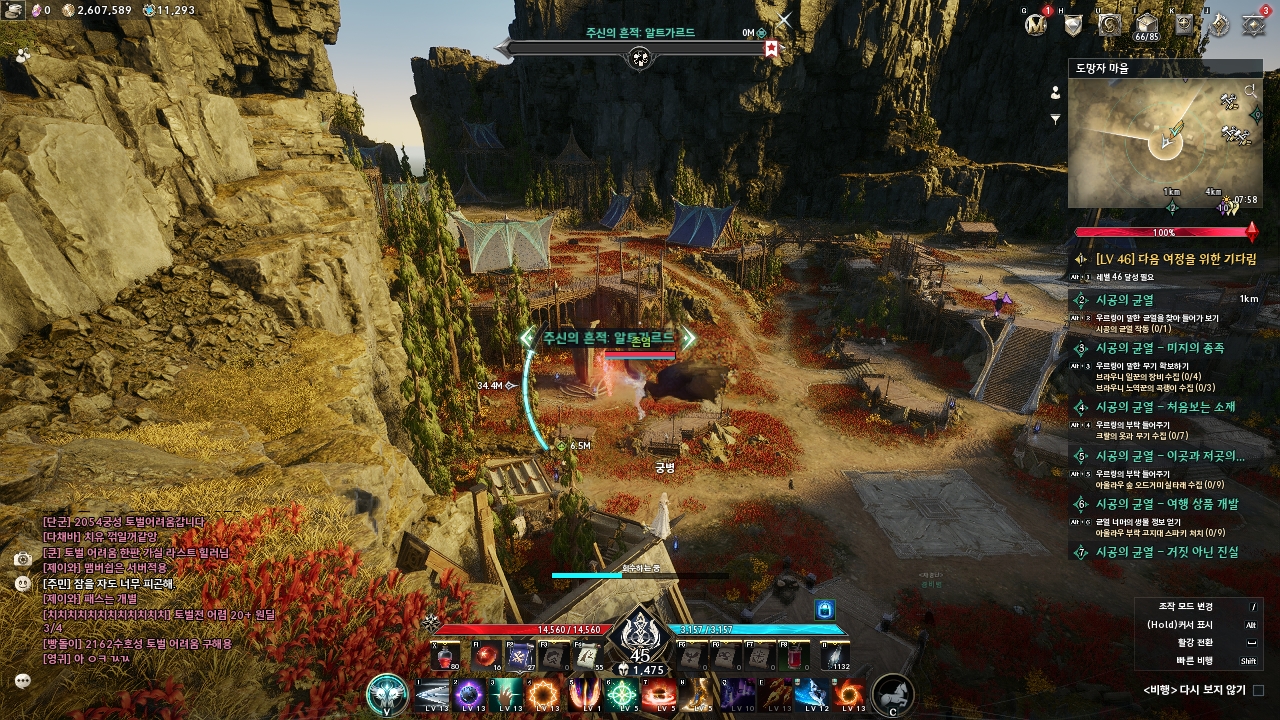The width and height of the screenshot is (1280, 720).
Task: Tick the 비행 다시 보지 않기 checkbox
Action: pyautogui.click(x=1258, y=690)
